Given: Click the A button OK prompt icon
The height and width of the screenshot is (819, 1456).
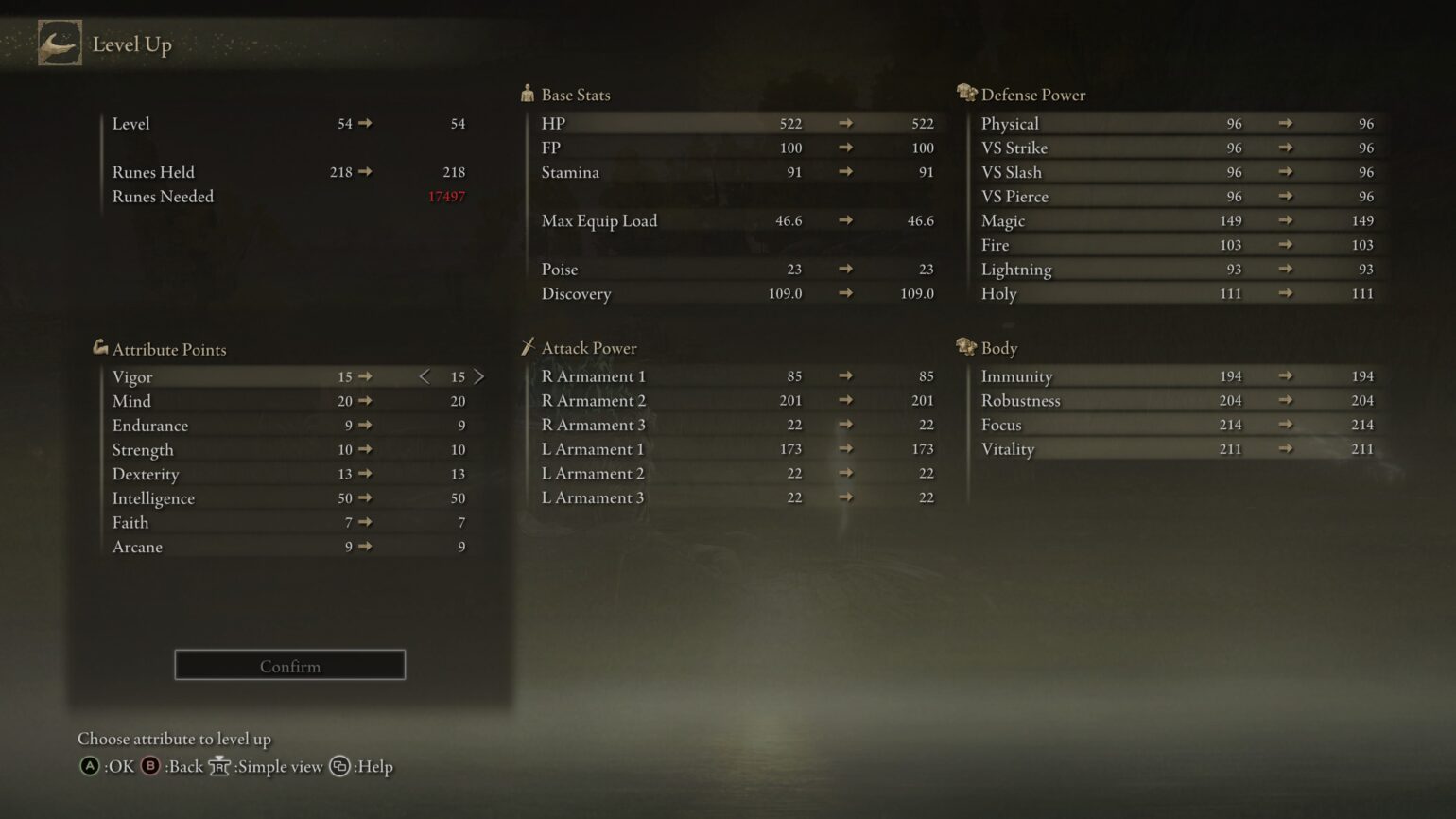Looking at the screenshot, I should tap(89, 767).
